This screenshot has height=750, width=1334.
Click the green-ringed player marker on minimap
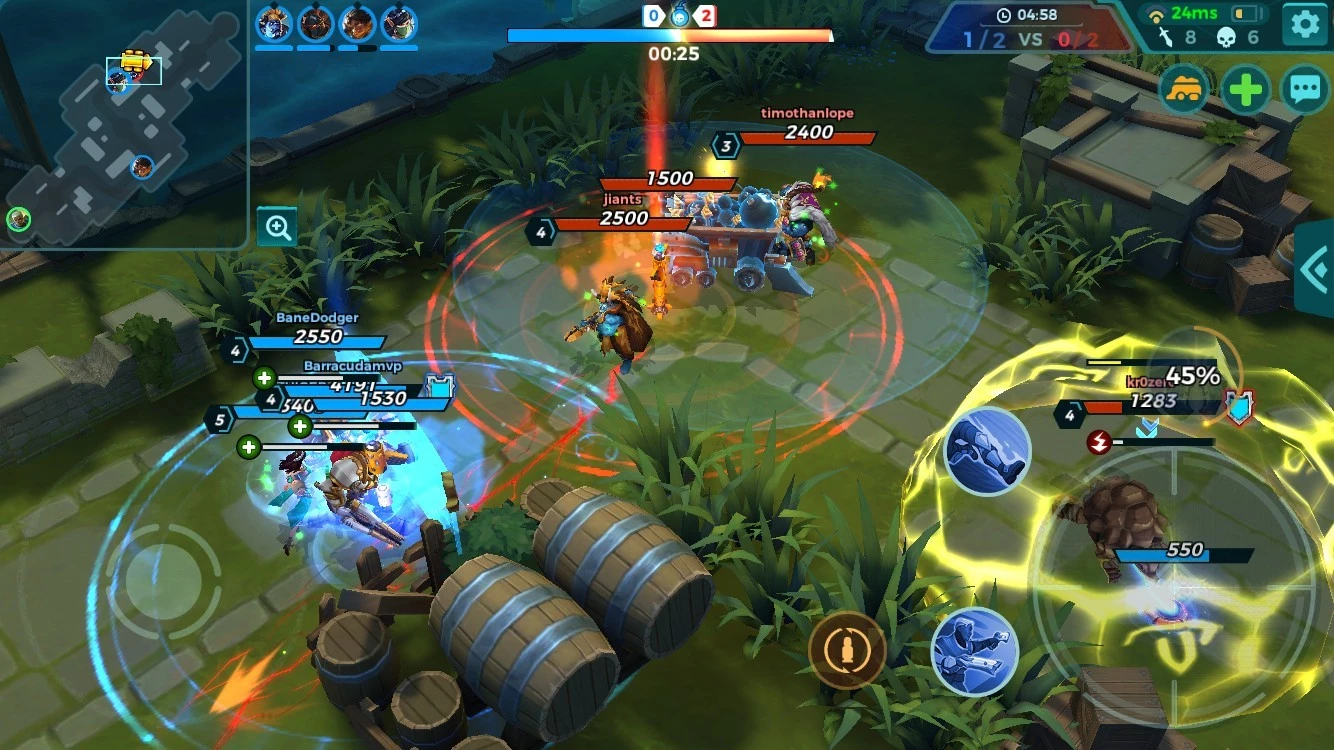tap(18, 219)
